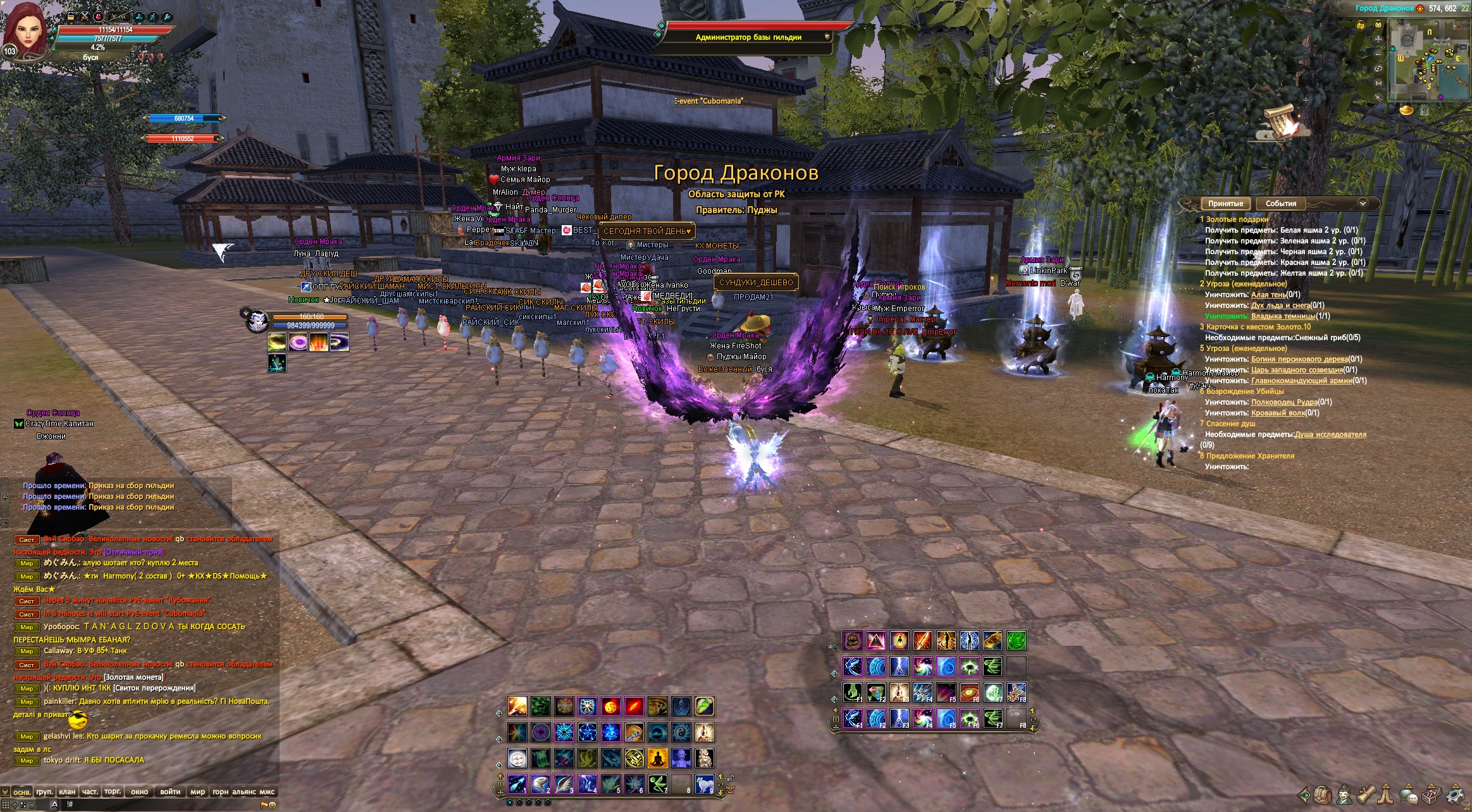Open the world map with M button
The width and height of the screenshot is (1472, 812).
[x=1379, y=83]
